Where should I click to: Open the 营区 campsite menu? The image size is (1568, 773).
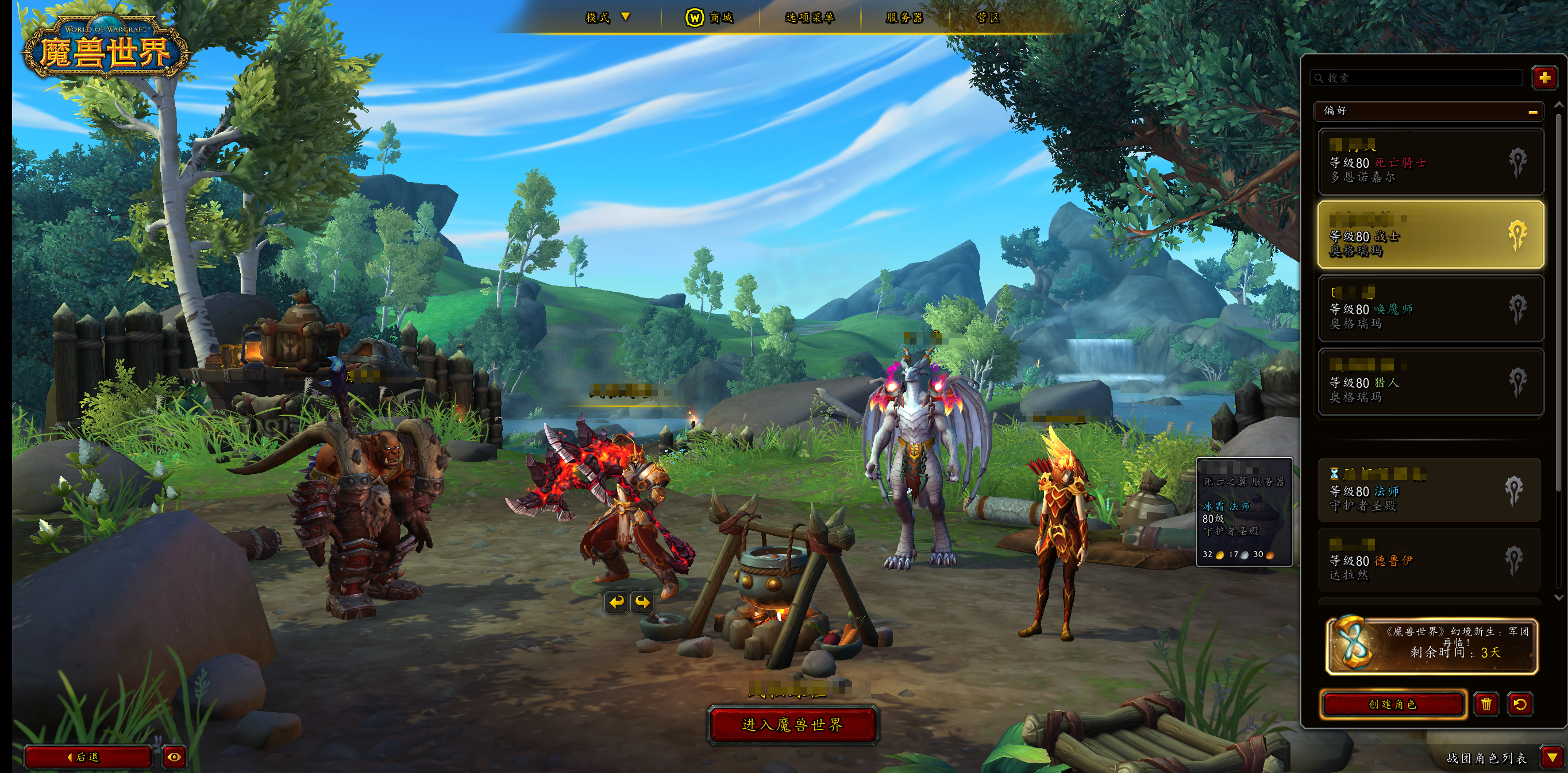pyautogui.click(x=988, y=18)
